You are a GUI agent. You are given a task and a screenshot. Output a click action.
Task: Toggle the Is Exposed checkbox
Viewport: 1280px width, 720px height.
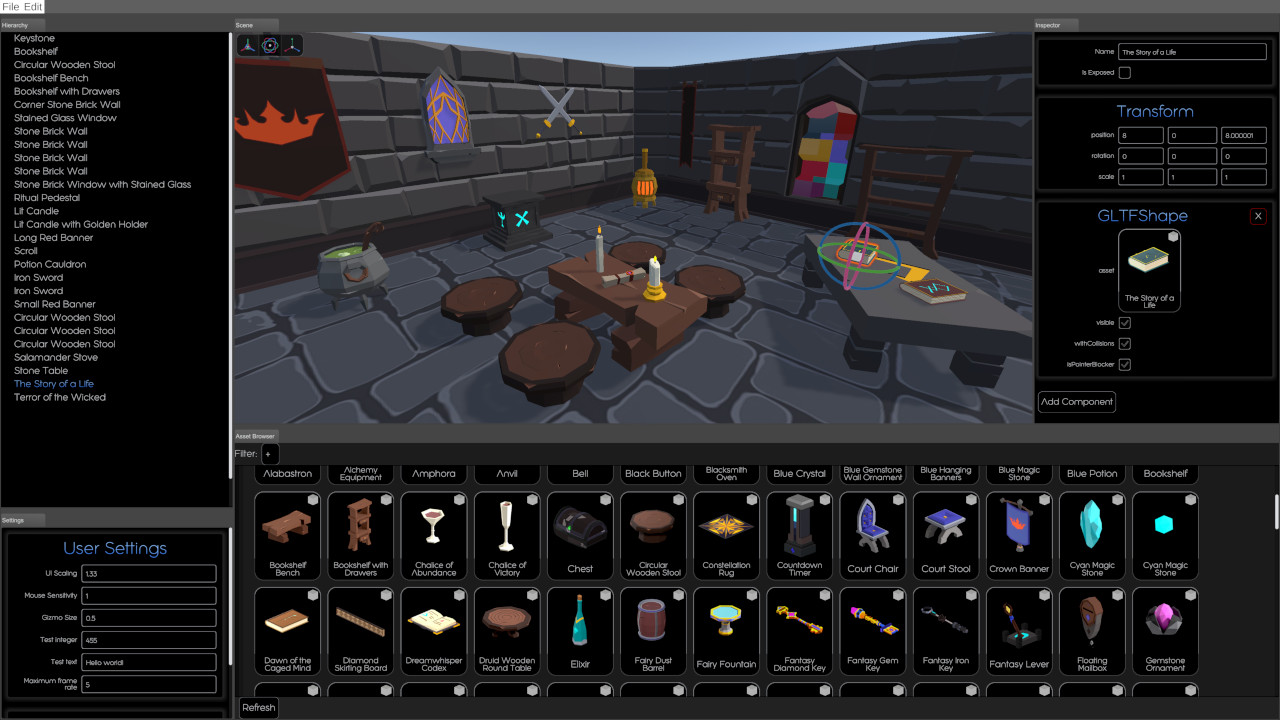1124,73
